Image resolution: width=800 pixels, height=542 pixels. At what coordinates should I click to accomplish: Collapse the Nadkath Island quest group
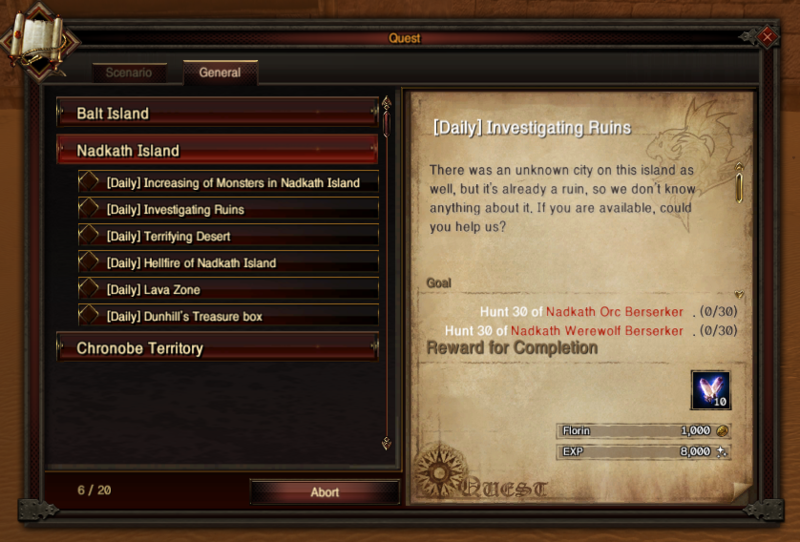coord(217,151)
